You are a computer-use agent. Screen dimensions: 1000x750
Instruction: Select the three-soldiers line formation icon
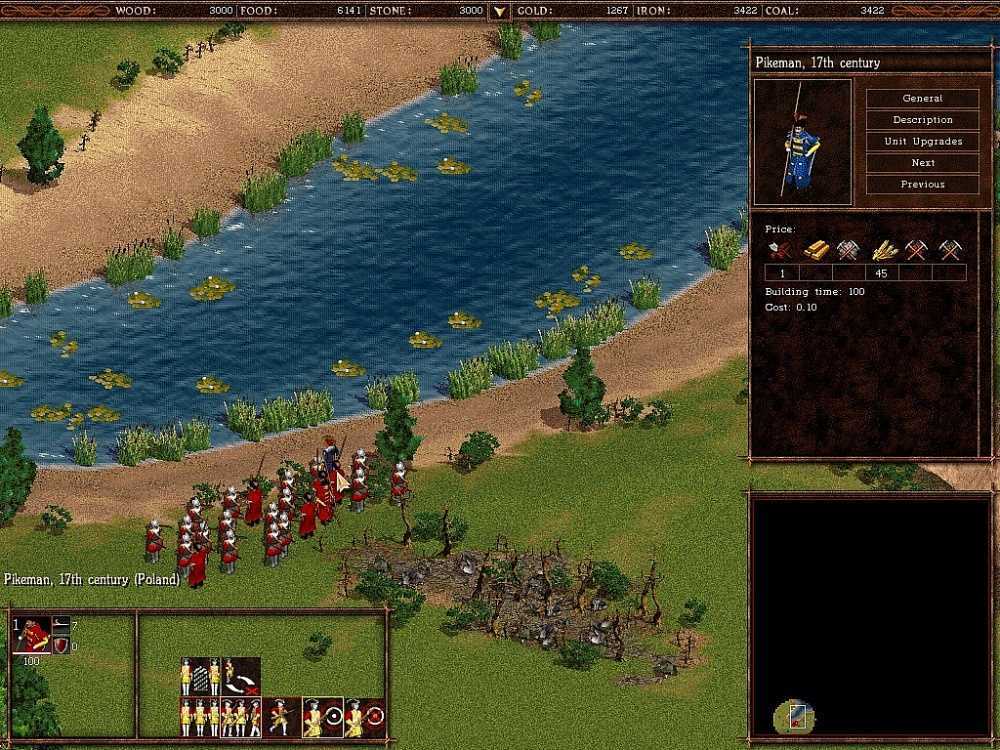[x=200, y=716]
